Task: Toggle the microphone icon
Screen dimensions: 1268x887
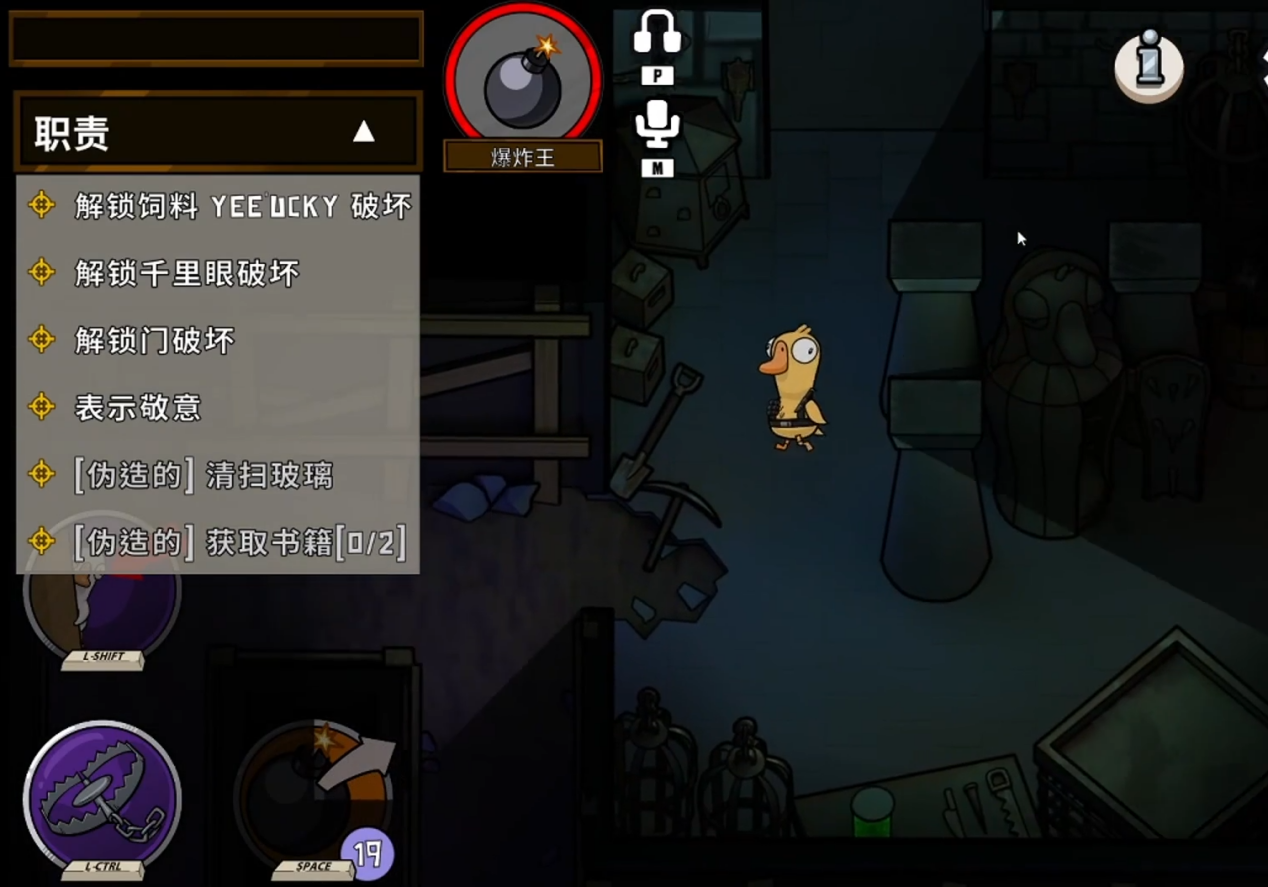Action: click(657, 125)
